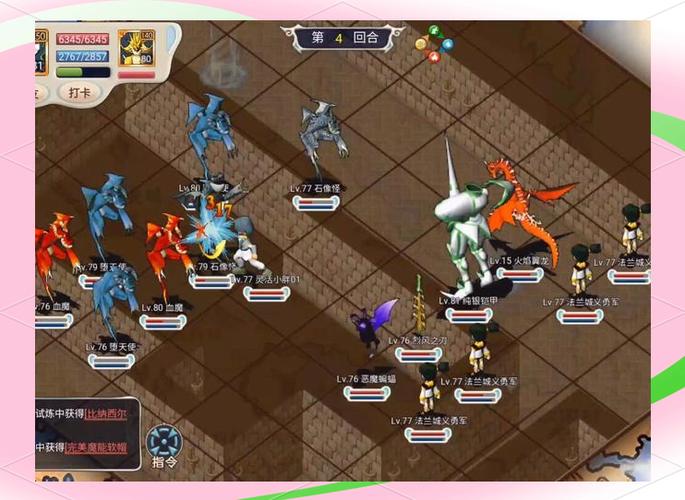Open the 指令 command wheel

pos(164,445)
